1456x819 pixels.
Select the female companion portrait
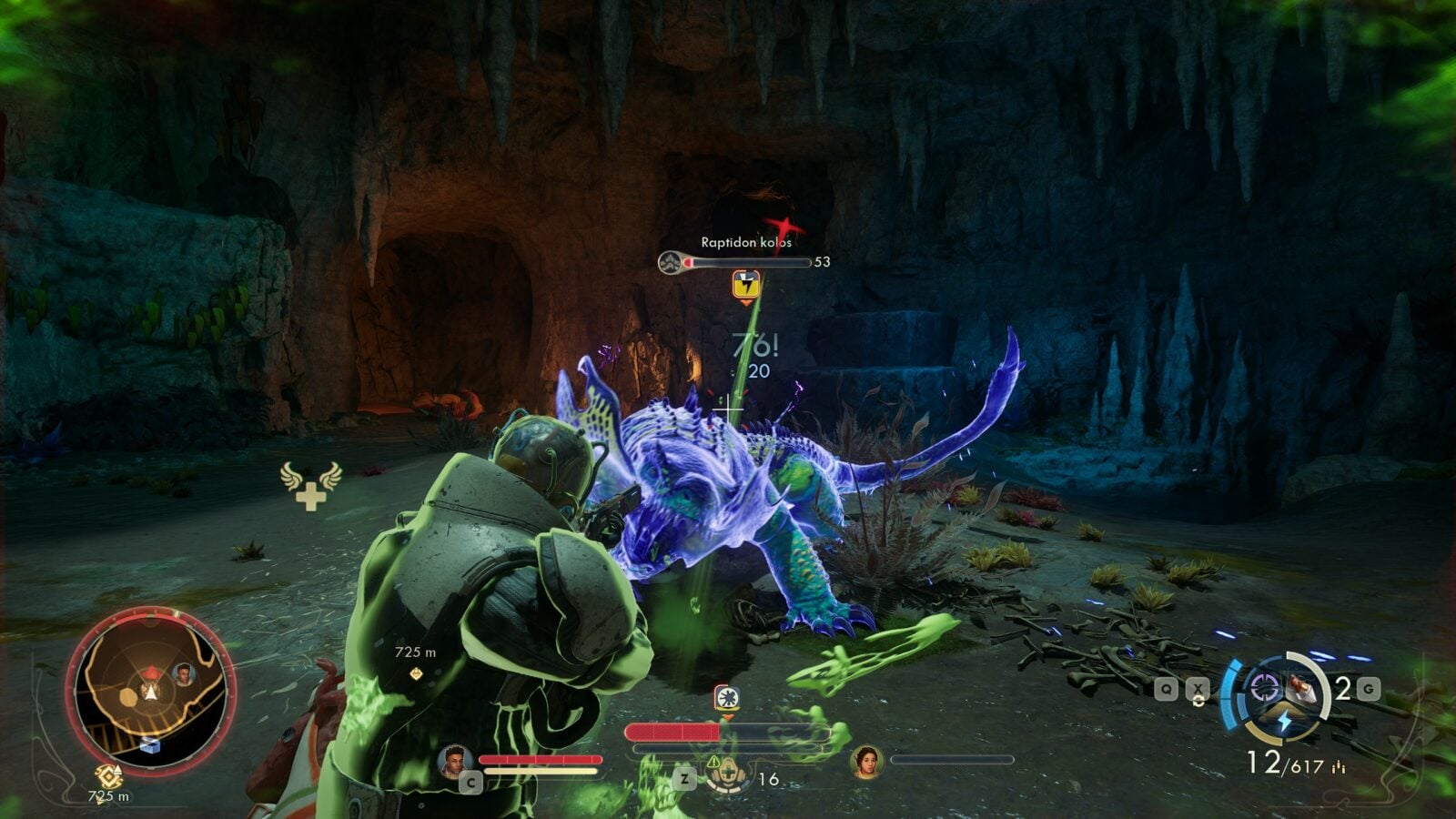click(866, 762)
